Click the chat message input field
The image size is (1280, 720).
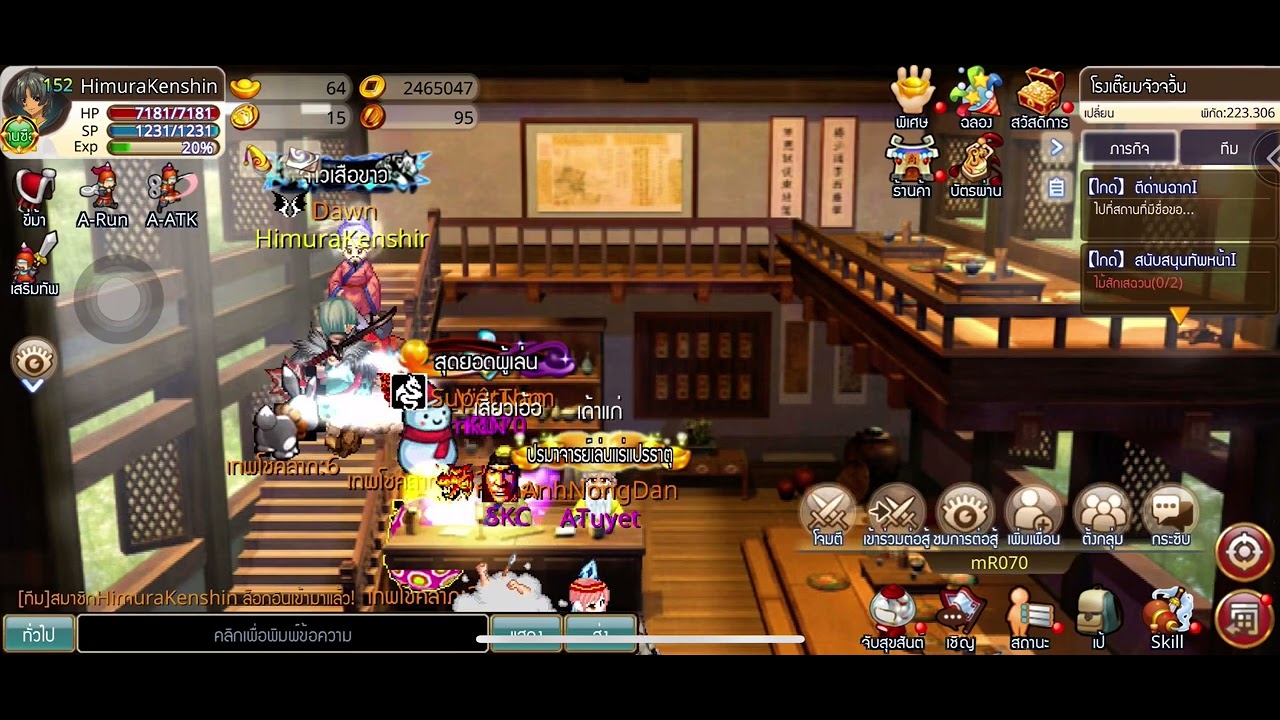click(x=282, y=635)
